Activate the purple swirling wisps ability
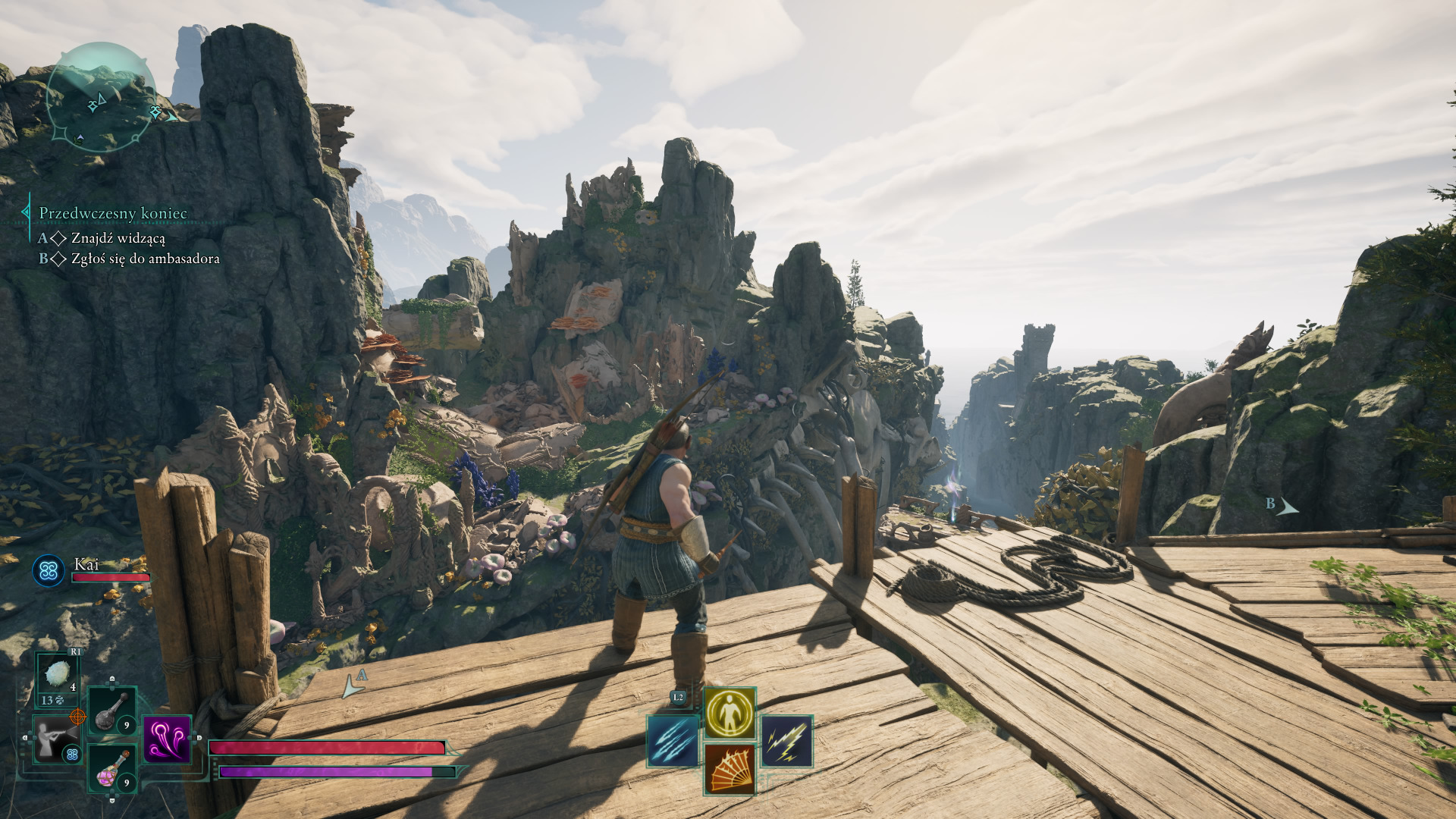The image size is (1456, 819). [x=167, y=739]
